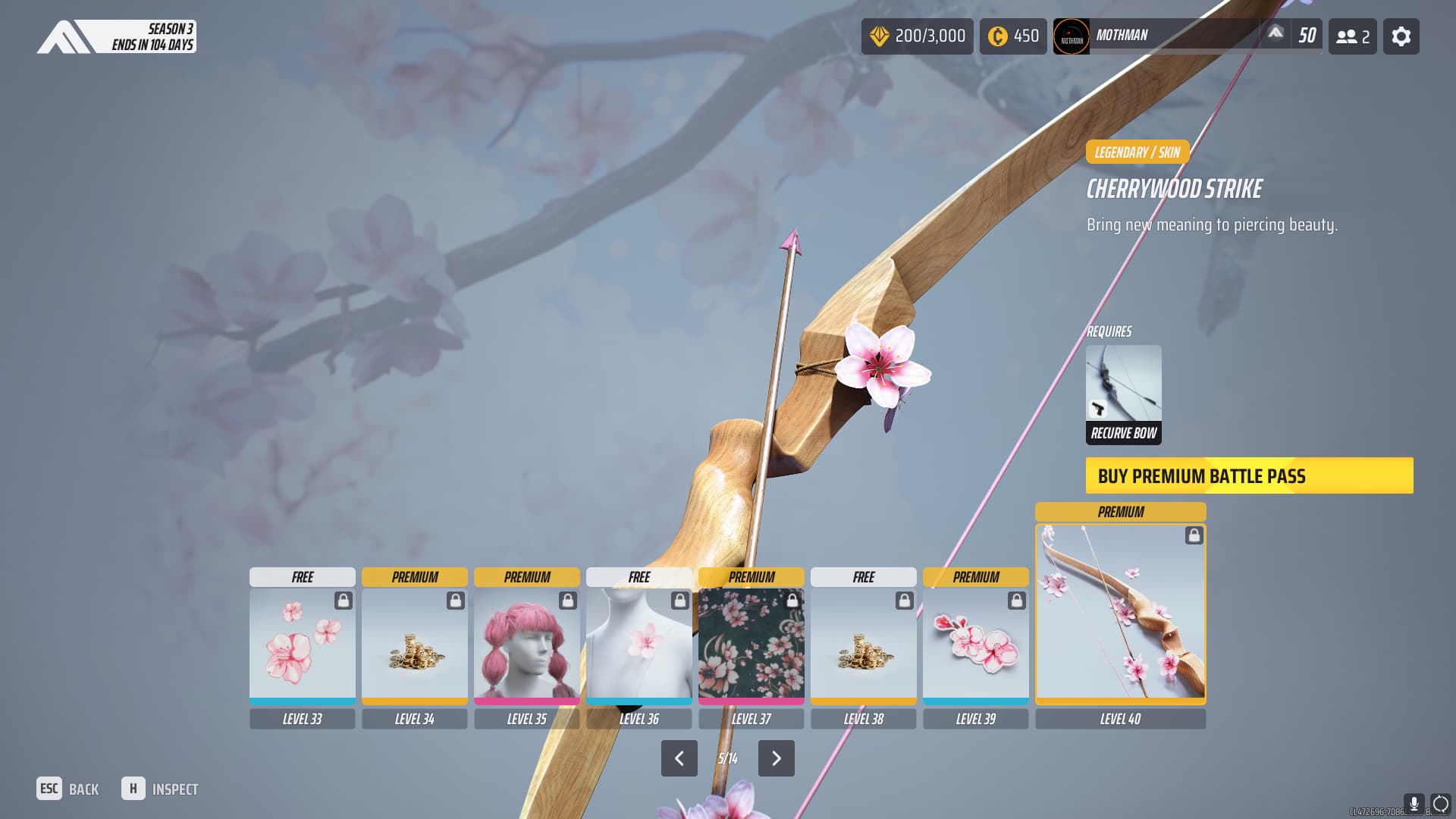Inspect the Cherrywood Strike skin
Viewport: 1456px width, 819px height.
[160, 789]
